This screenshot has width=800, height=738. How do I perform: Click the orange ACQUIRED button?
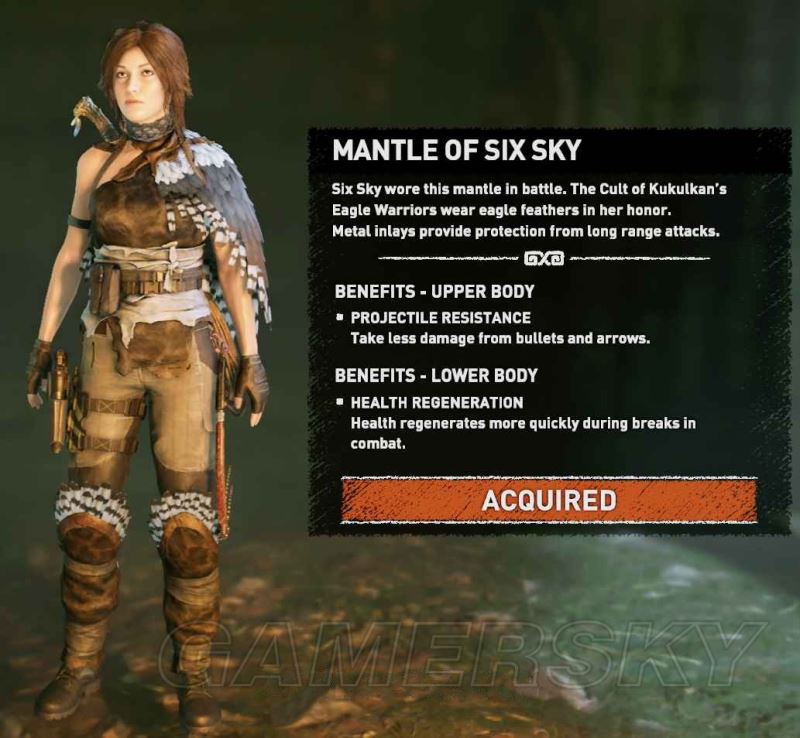pyautogui.click(x=548, y=499)
